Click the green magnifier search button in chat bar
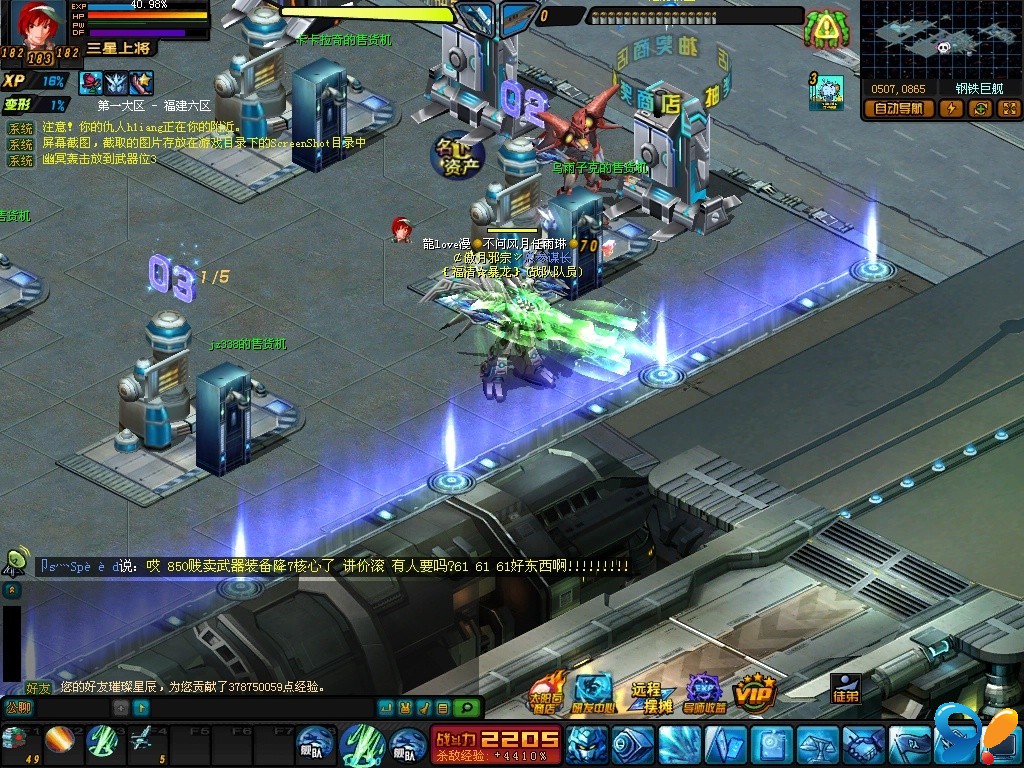Viewport: 1024px width, 768px height. point(465,708)
